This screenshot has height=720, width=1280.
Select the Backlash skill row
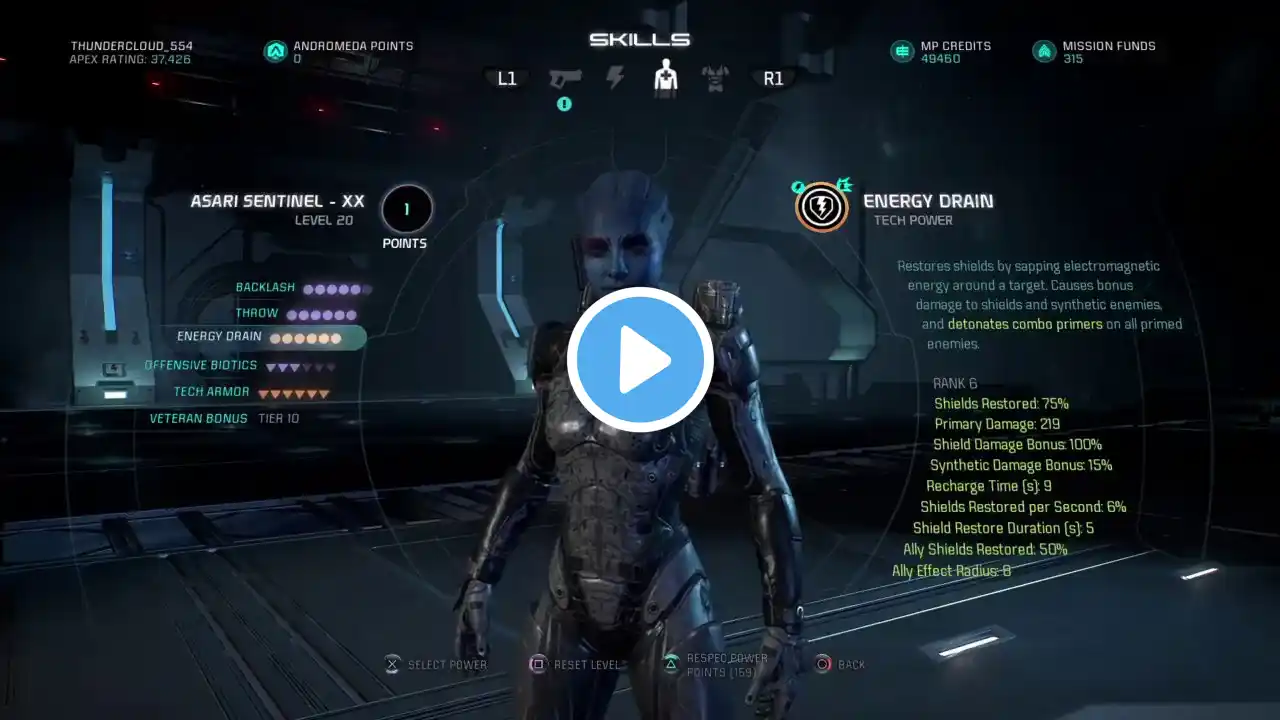pos(266,288)
